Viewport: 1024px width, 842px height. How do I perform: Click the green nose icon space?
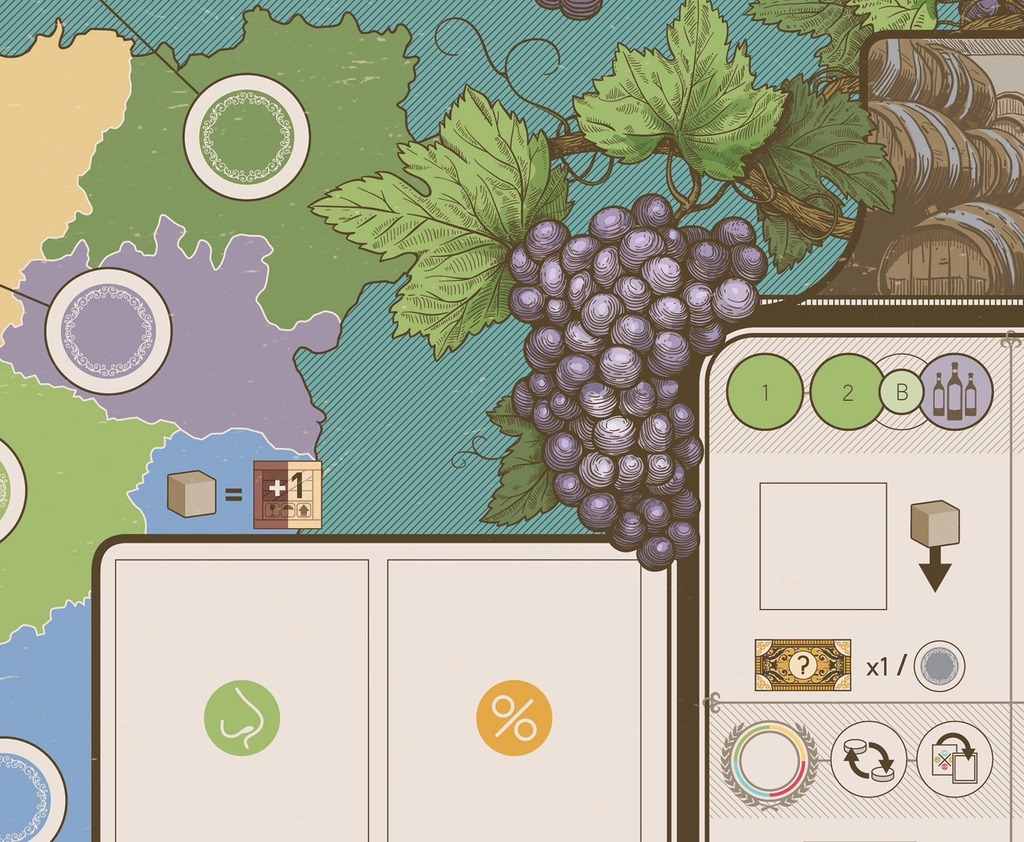242,717
